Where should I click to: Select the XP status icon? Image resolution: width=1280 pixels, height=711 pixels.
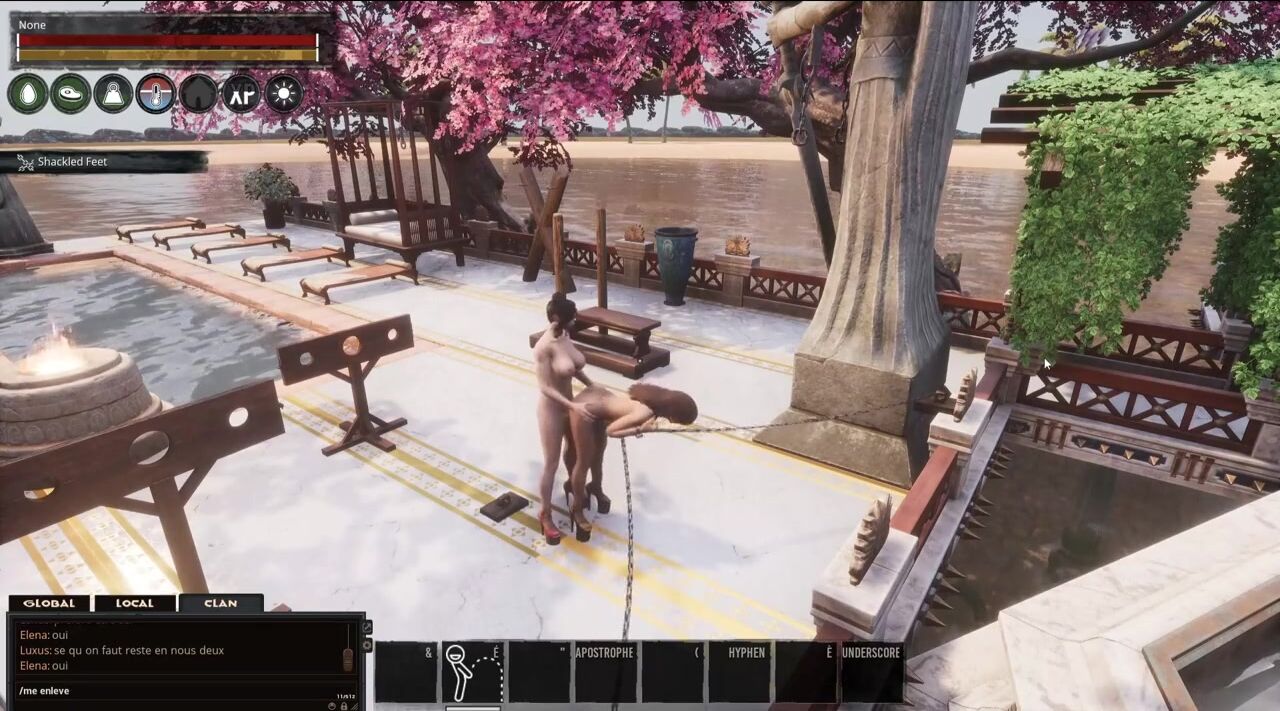(x=241, y=93)
